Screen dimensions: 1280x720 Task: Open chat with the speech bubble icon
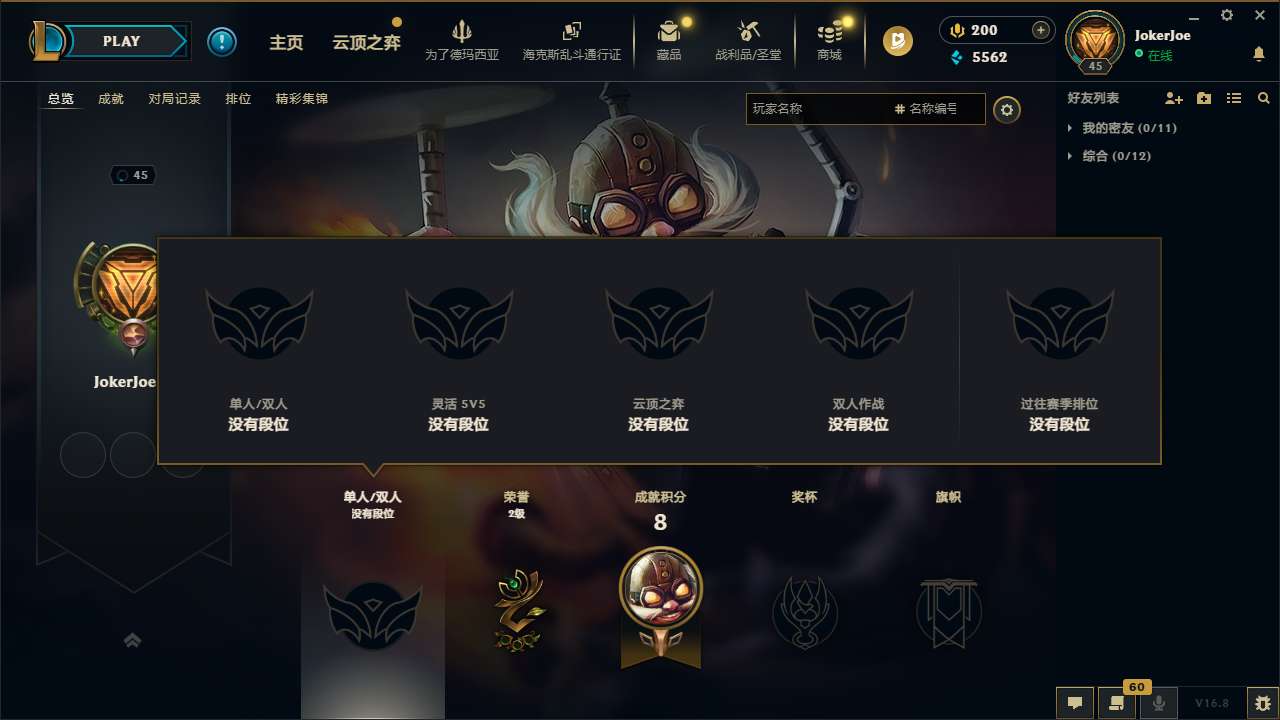(1074, 703)
